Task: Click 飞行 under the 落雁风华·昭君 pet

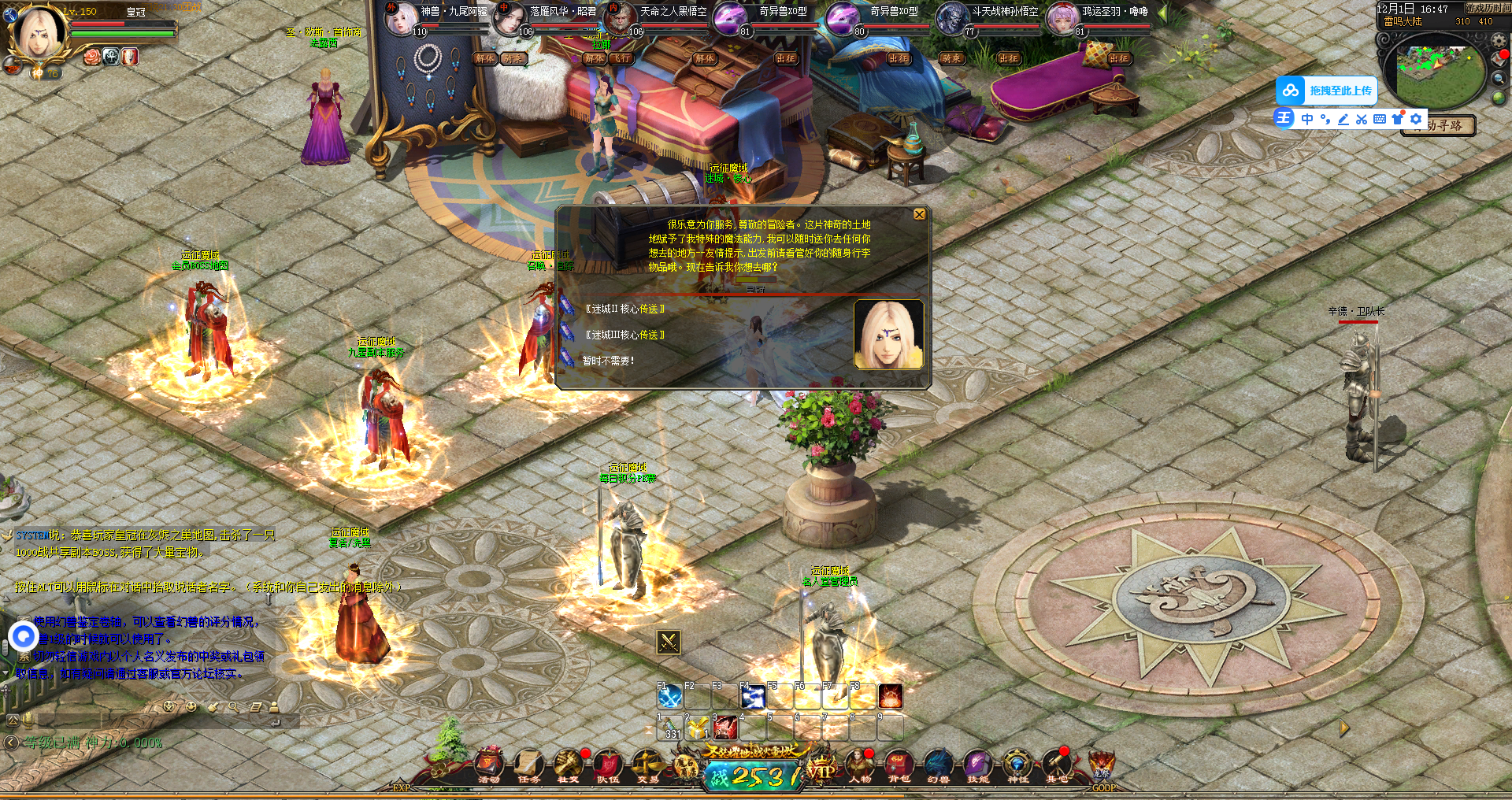Action: click(x=622, y=58)
